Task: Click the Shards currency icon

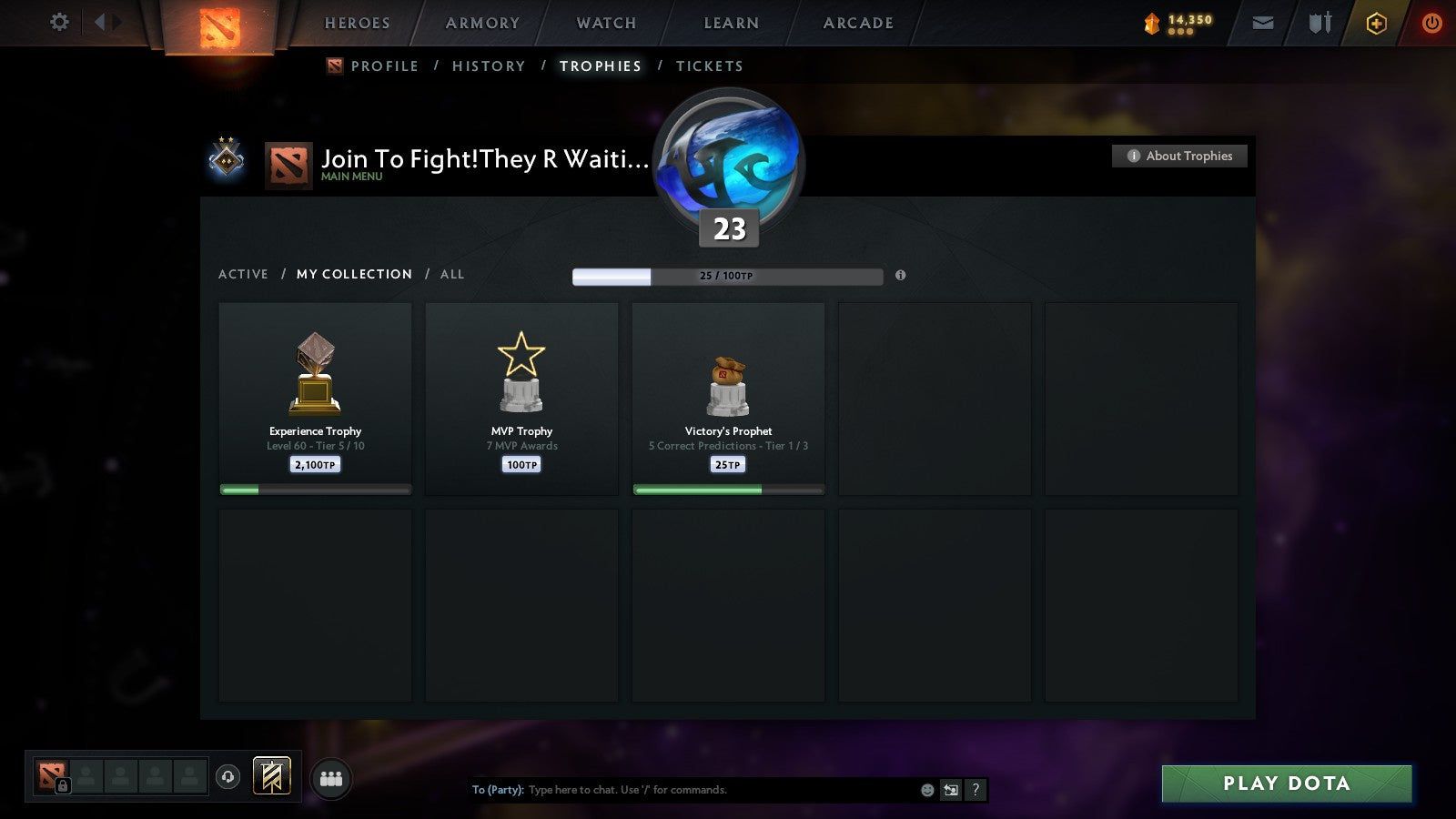Action: [1152, 22]
